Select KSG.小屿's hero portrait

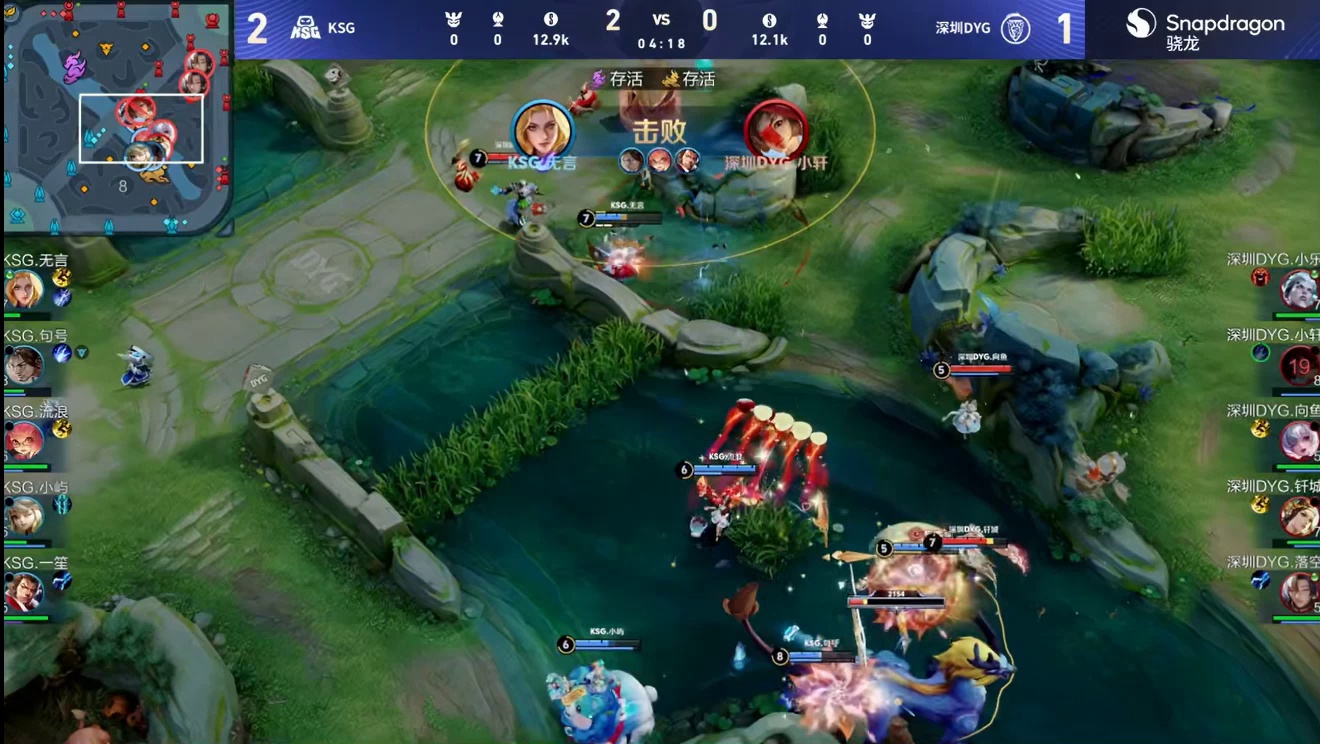point(22,516)
